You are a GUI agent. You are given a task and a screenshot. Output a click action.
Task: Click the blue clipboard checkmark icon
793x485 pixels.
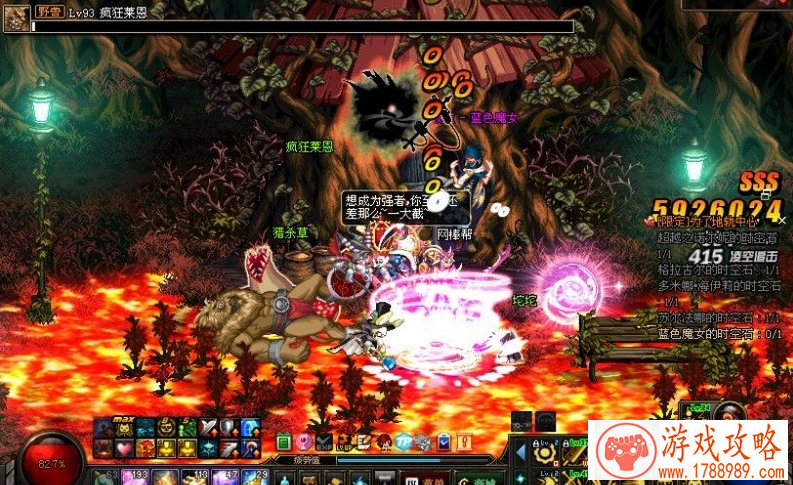point(443,442)
